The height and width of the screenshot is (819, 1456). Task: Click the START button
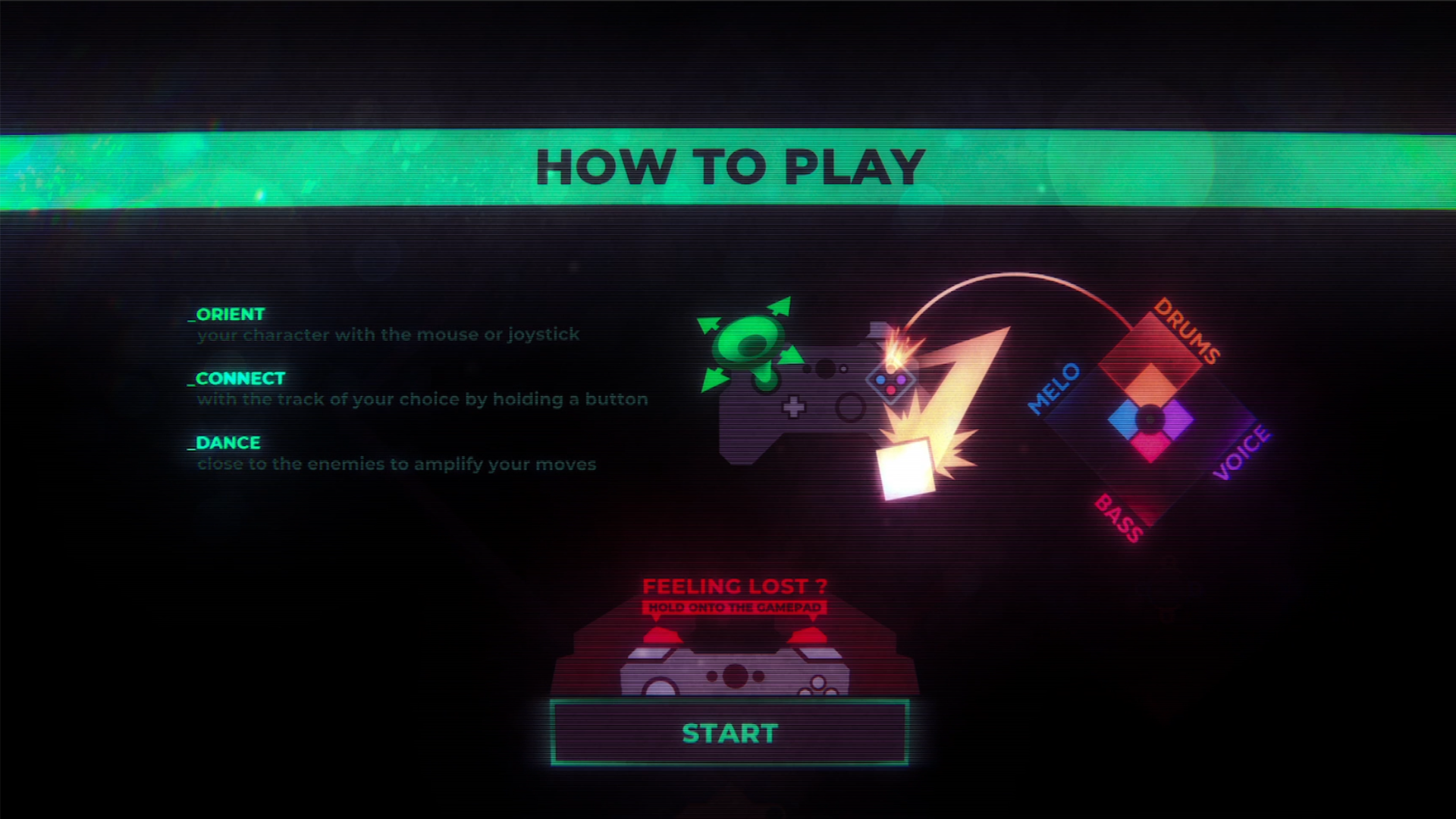(730, 733)
